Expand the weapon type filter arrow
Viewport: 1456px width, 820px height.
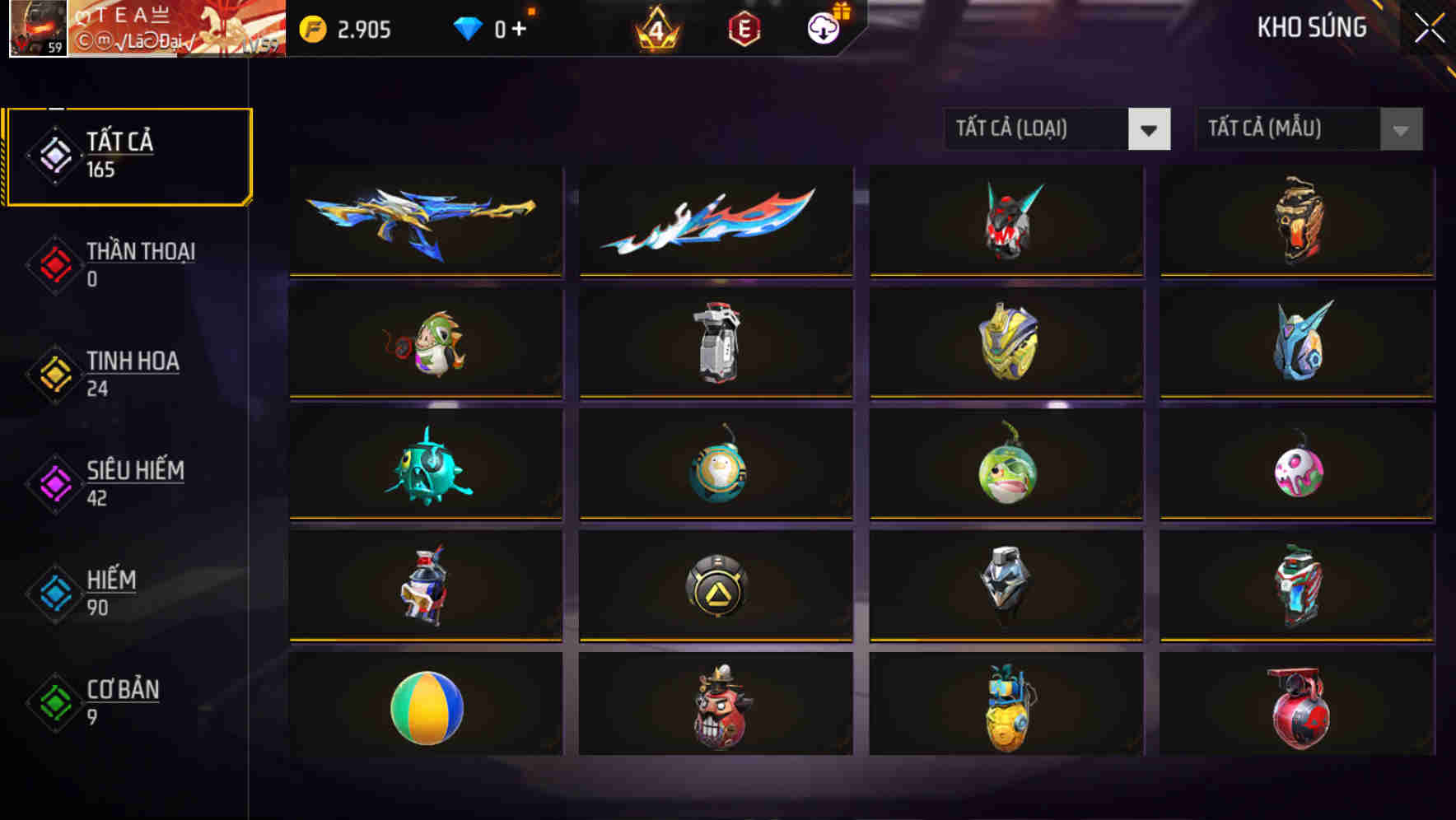(1150, 129)
